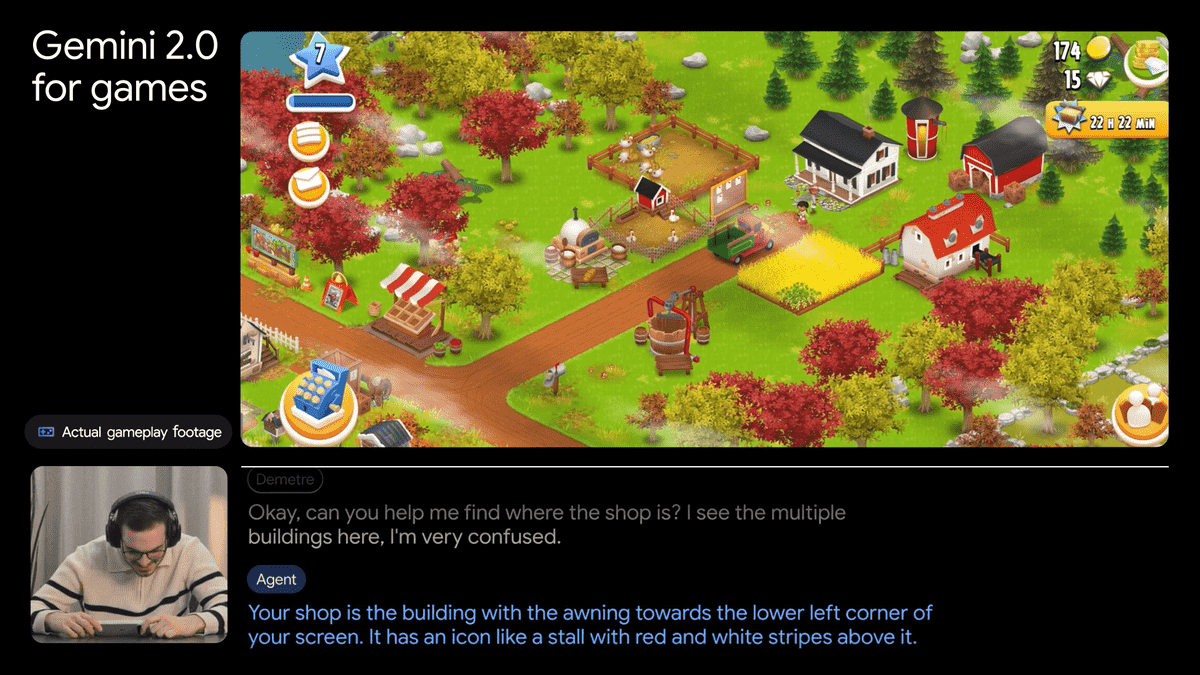This screenshot has height=675, width=1200.
Task: Click the presenter webcam thumbnail
Action: pyautogui.click(x=129, y=554)
